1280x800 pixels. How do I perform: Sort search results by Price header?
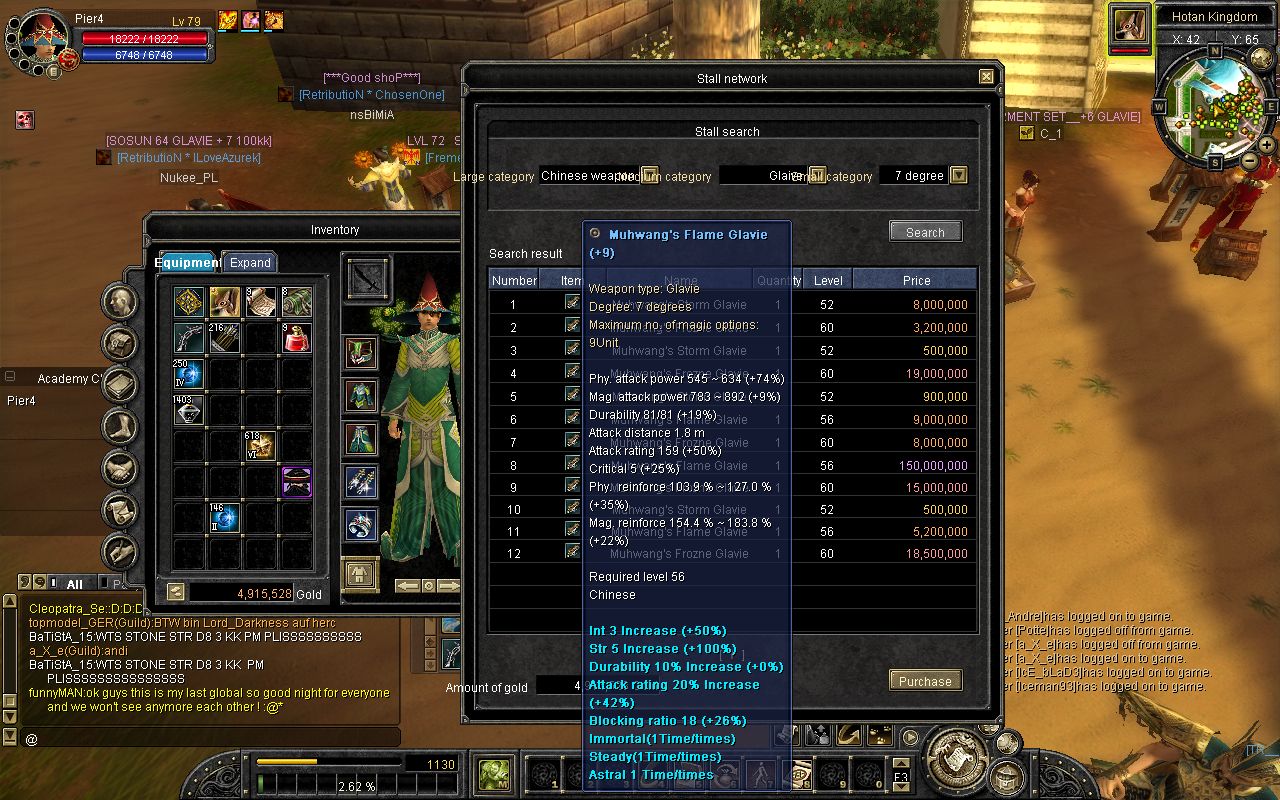point(915,280)
